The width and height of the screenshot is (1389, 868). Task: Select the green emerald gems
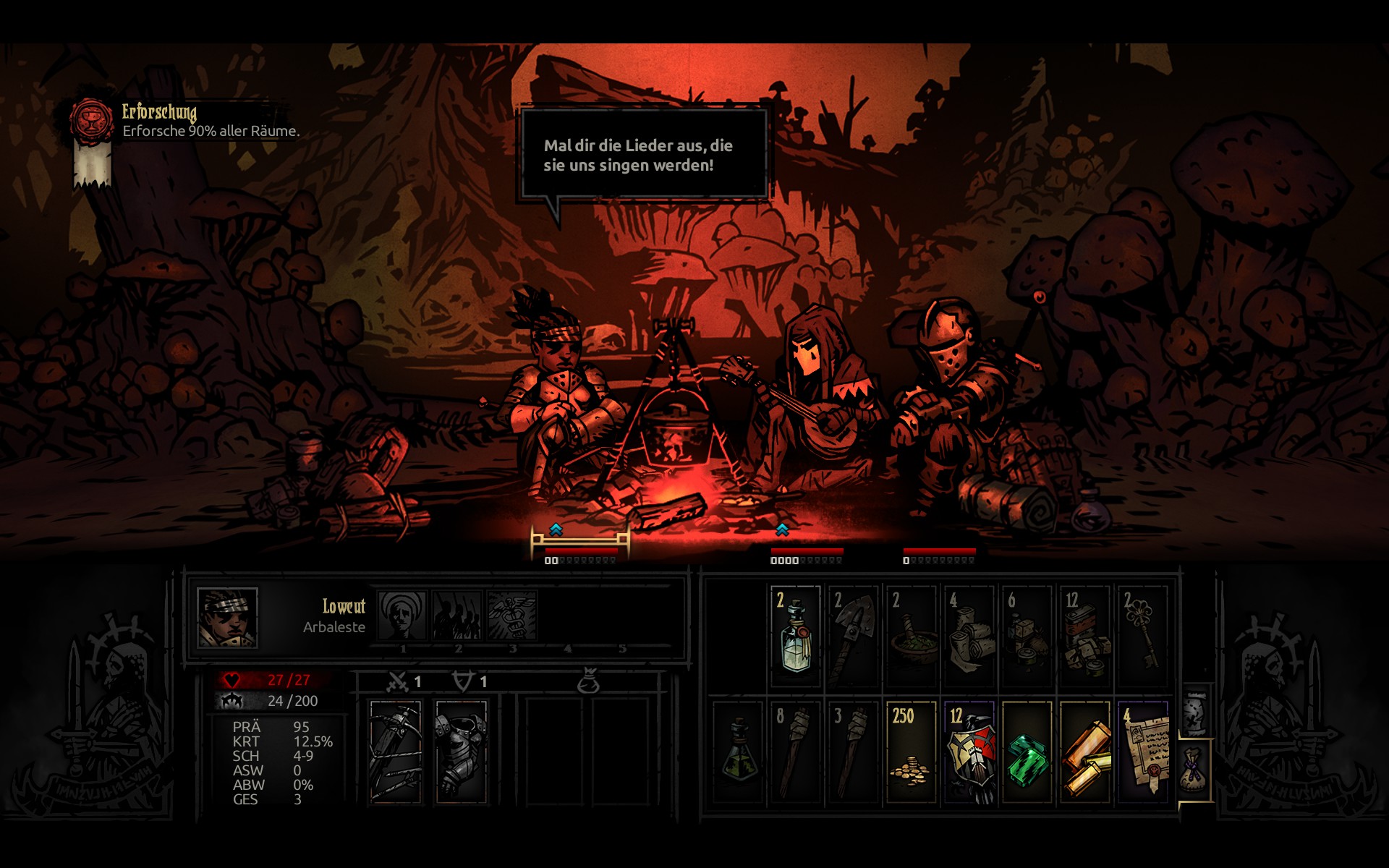(1027, 752)
